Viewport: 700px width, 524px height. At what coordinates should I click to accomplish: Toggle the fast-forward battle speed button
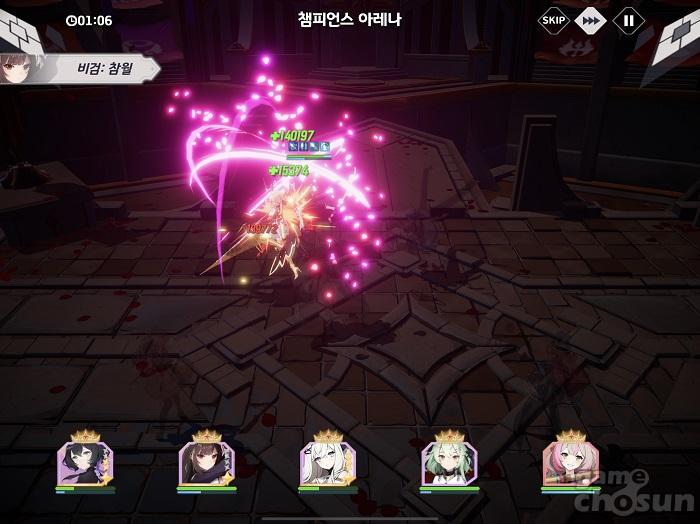click(x=591, y=19)
